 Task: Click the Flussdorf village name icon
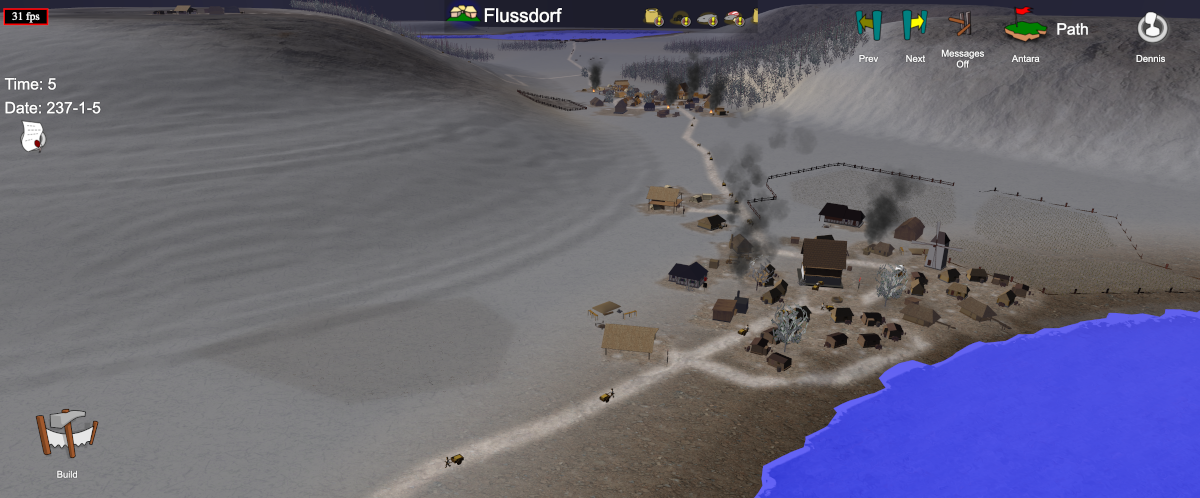463,15
